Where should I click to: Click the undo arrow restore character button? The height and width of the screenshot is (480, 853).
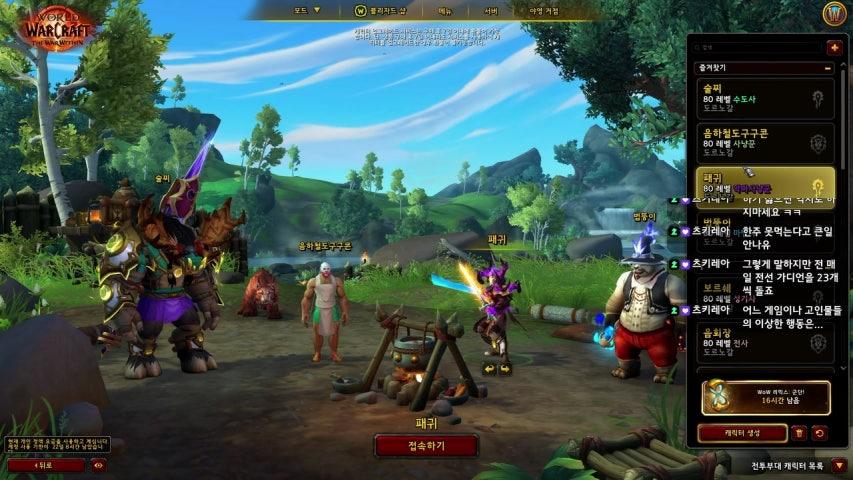click(820, 433)
